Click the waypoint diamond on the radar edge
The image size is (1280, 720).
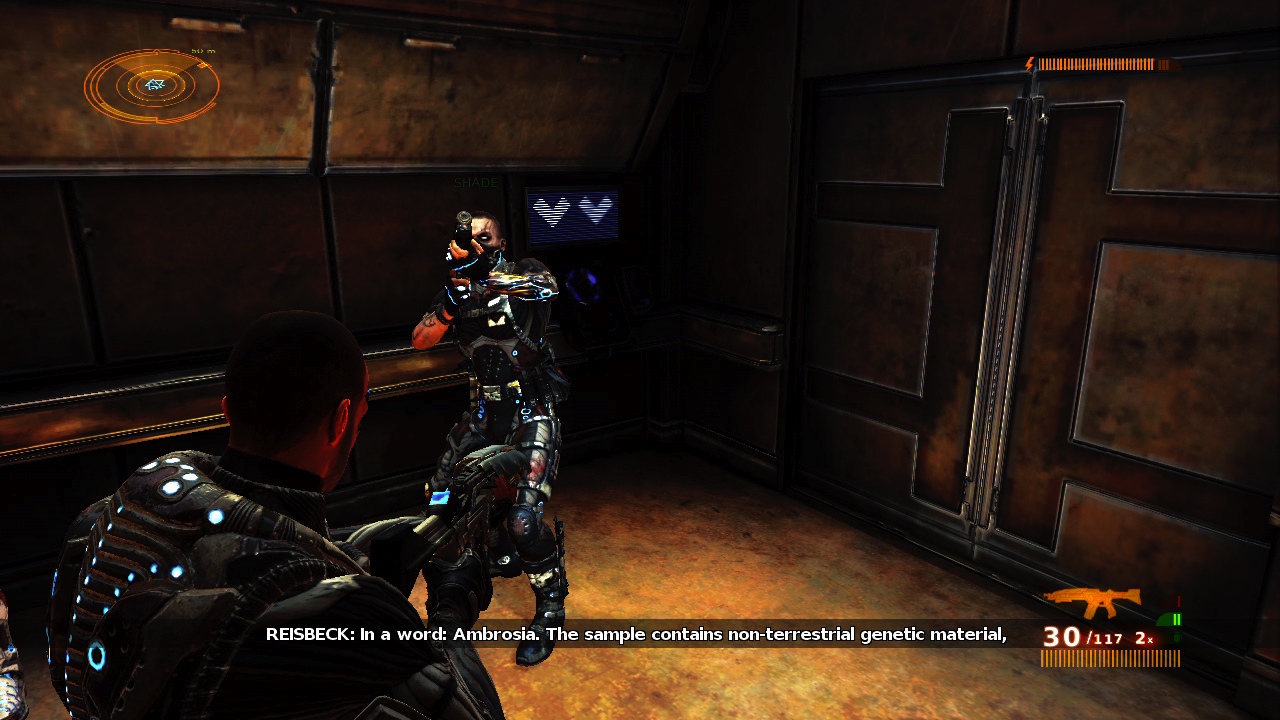coord(204,65)
